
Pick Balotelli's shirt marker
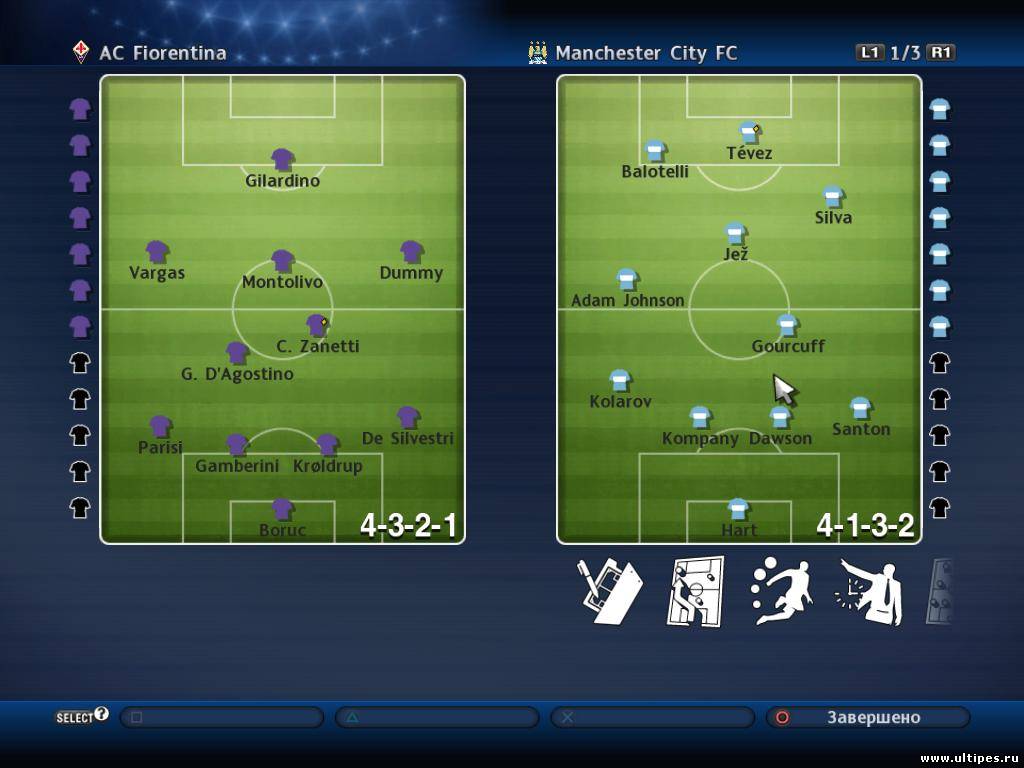coord(655,151)
